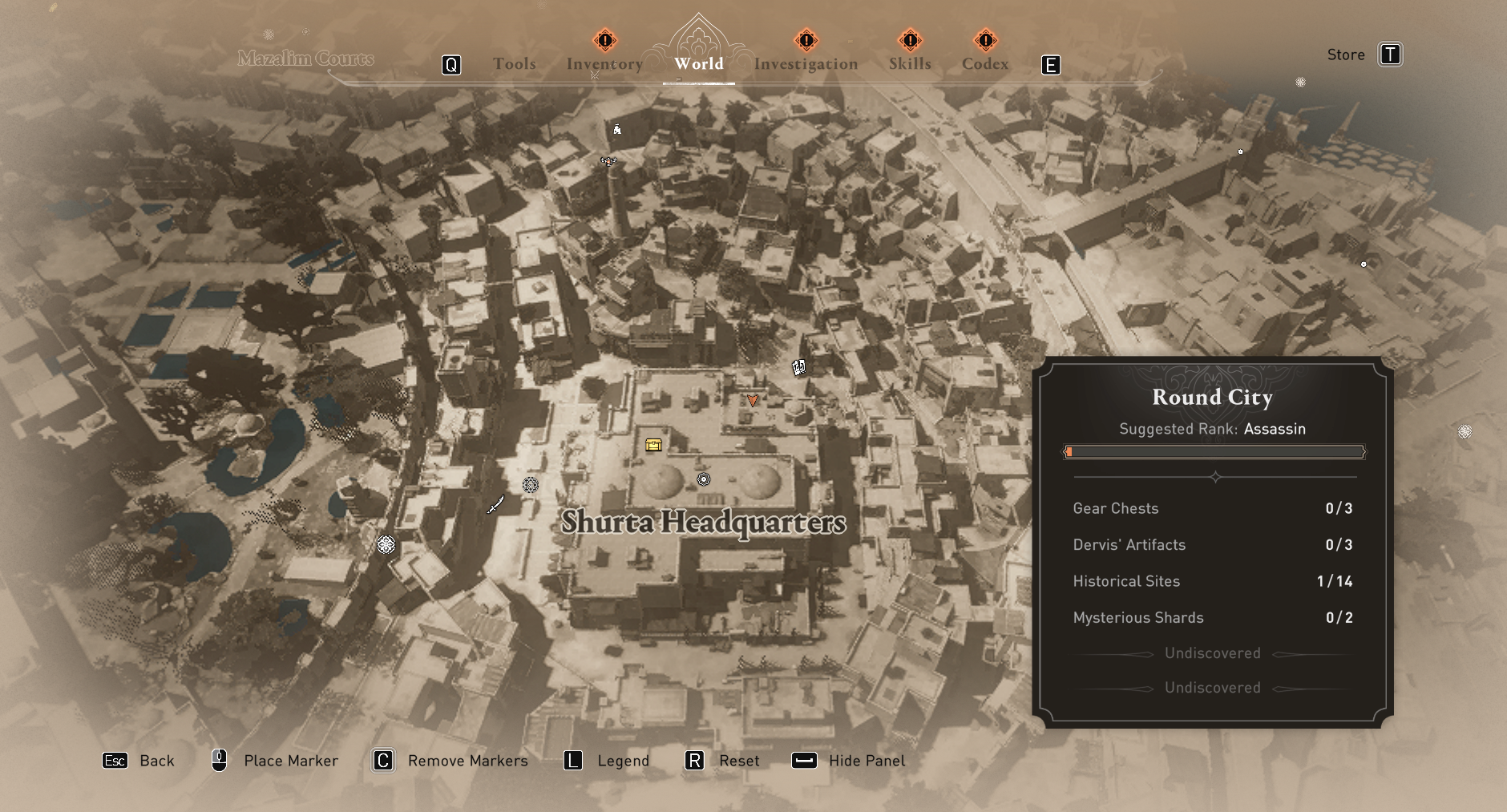Click the white flower viewpoint icon on the west street
The height and width of the screenshot is (812, 1507).
click(x=387, y=545)
